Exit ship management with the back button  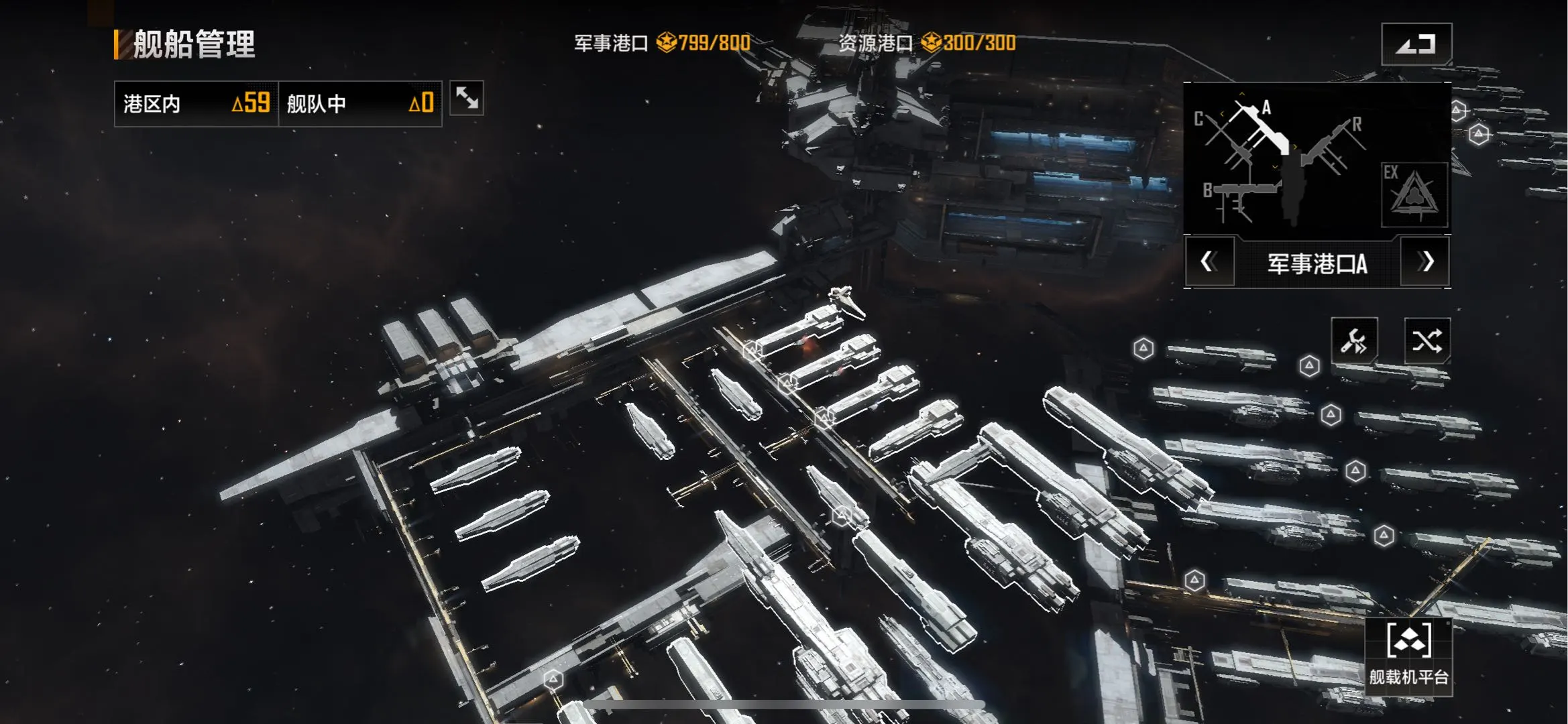(x=1416, y=44)
